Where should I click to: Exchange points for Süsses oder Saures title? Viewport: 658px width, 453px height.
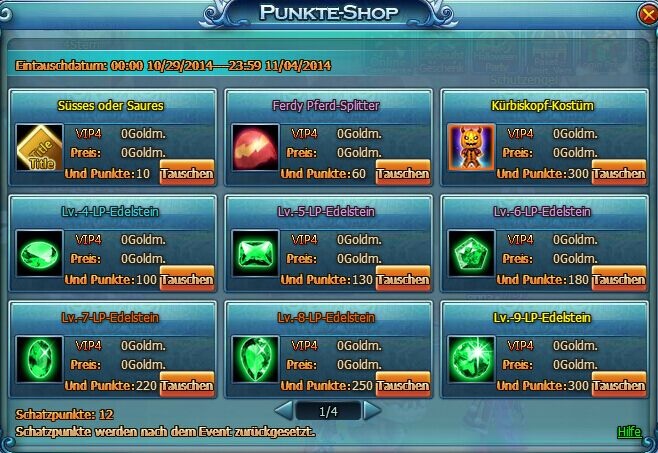(x=187, y=173)
